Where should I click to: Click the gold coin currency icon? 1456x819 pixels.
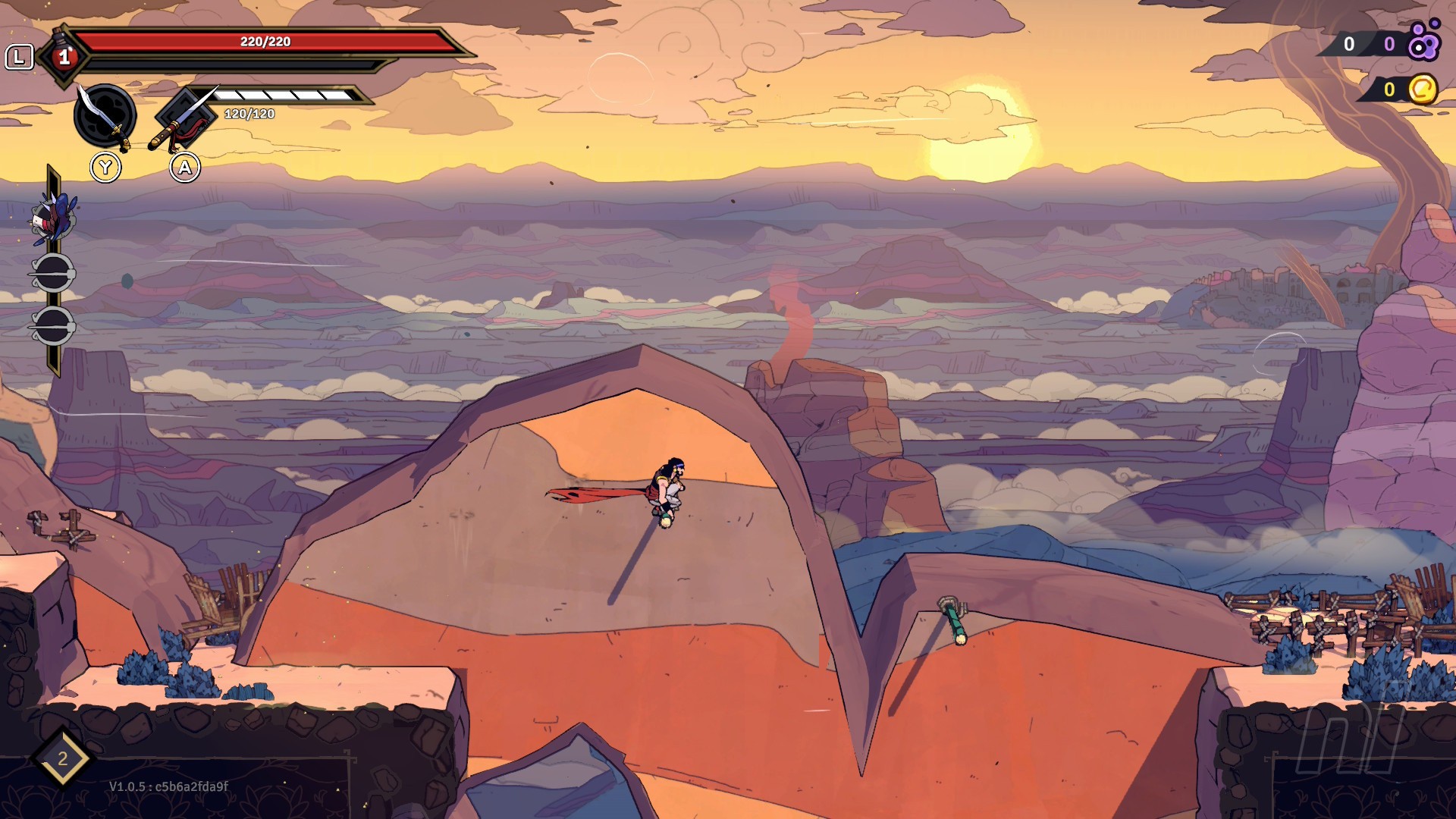(x=1423, y=89)
